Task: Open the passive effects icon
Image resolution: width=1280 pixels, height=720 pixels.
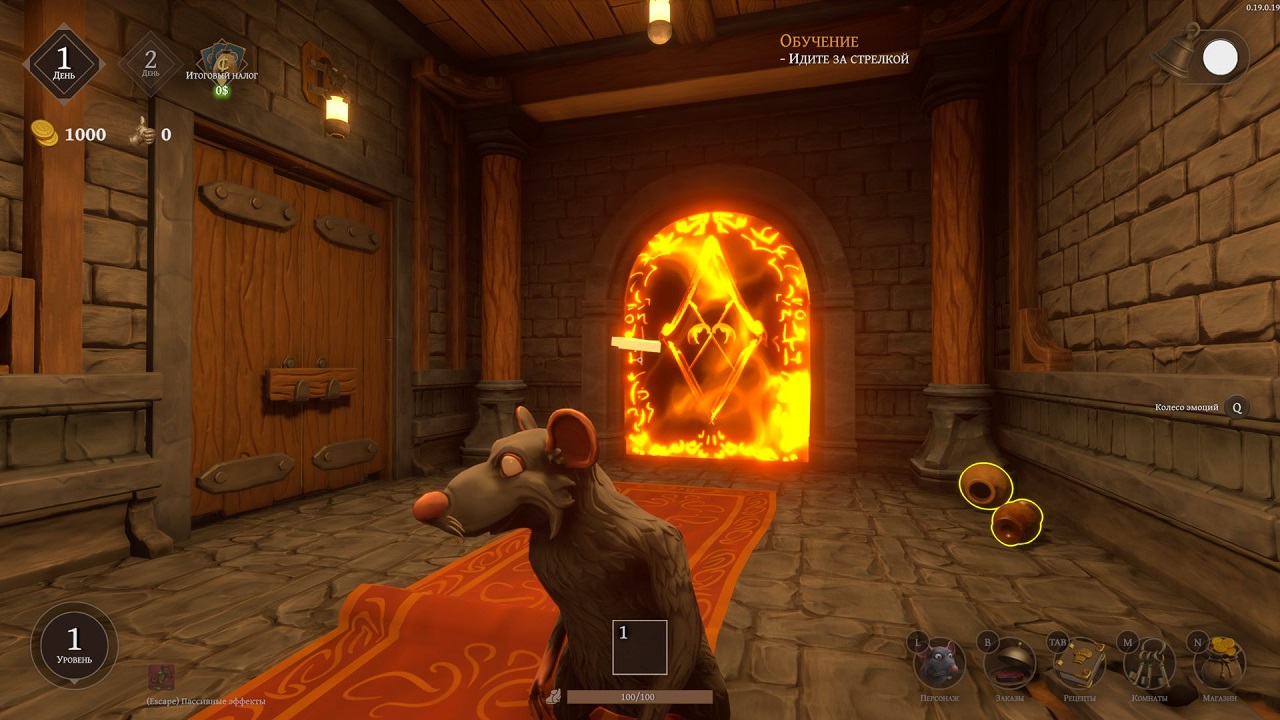Action: (x=161, y=677)
